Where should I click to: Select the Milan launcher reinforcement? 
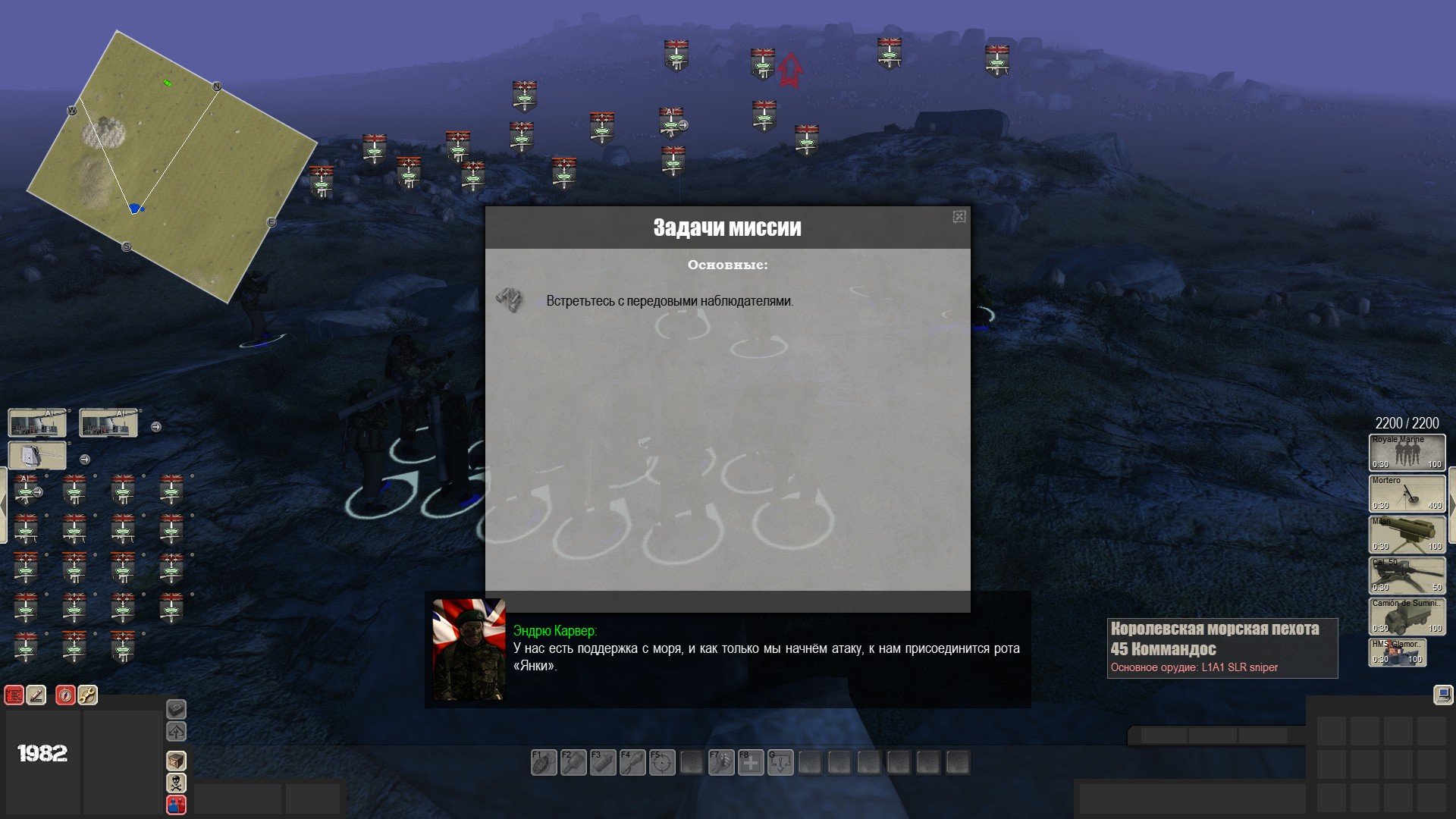pos(1407,534)
